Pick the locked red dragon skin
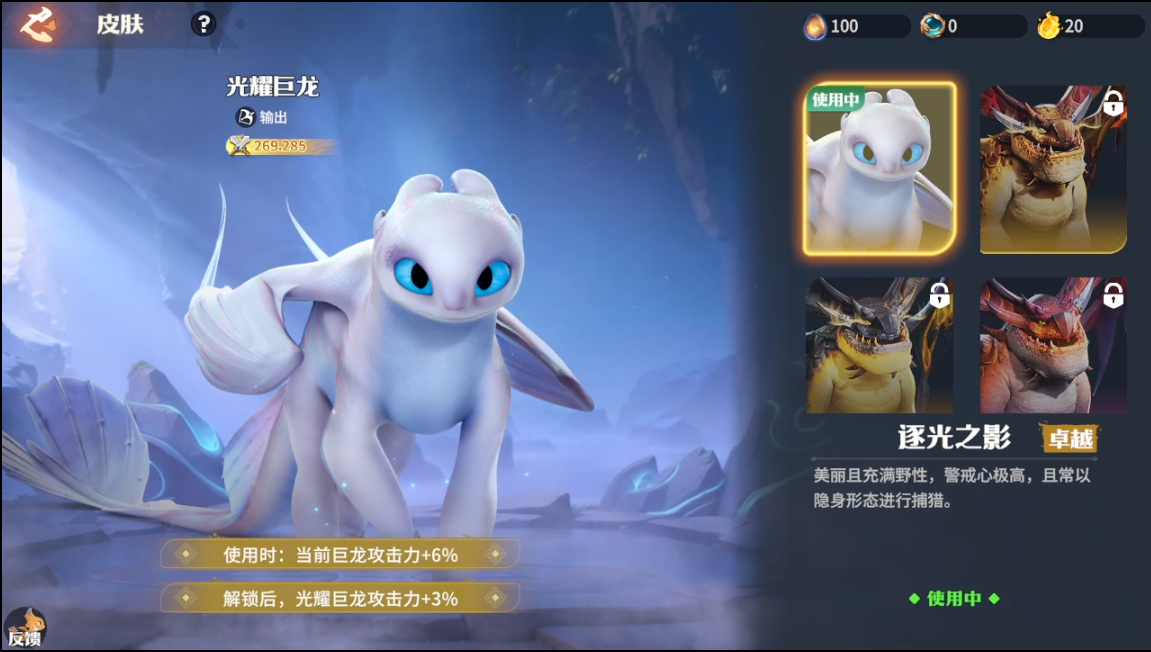 click(x=1053, y=345)
